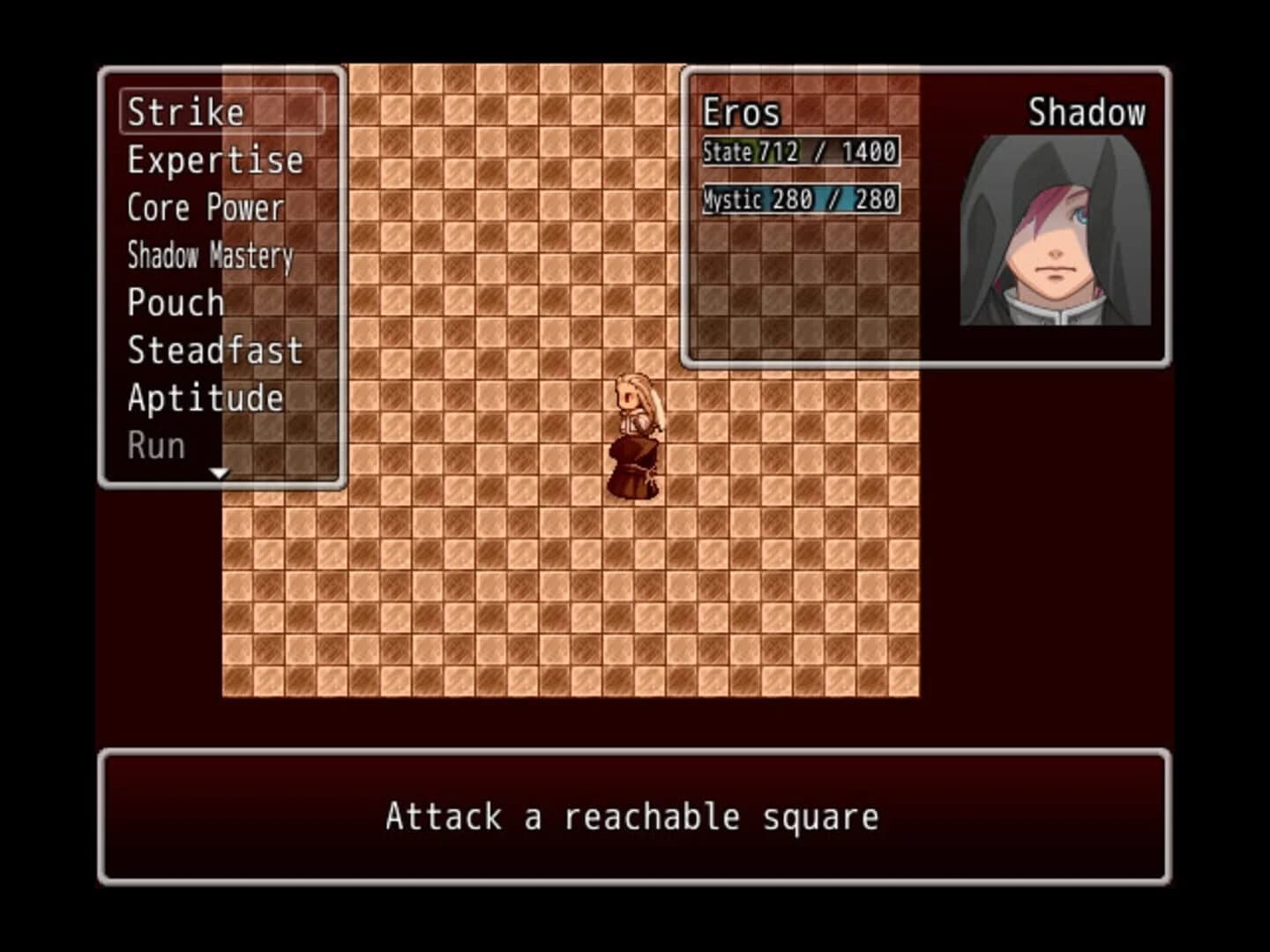1270x952 pixels.
Task: Select the Strike command
Action: [x=185, y=111]
